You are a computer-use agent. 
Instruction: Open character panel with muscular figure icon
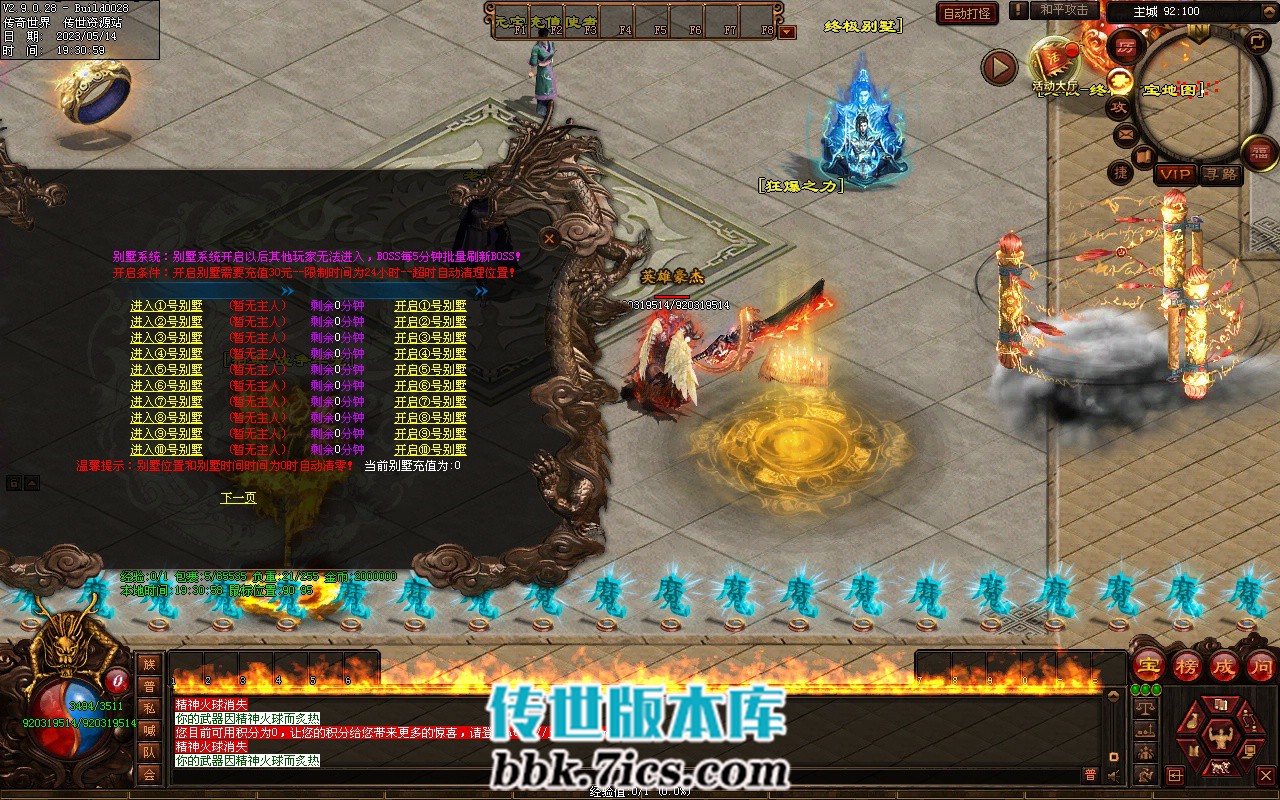(x=1218, y=739)
